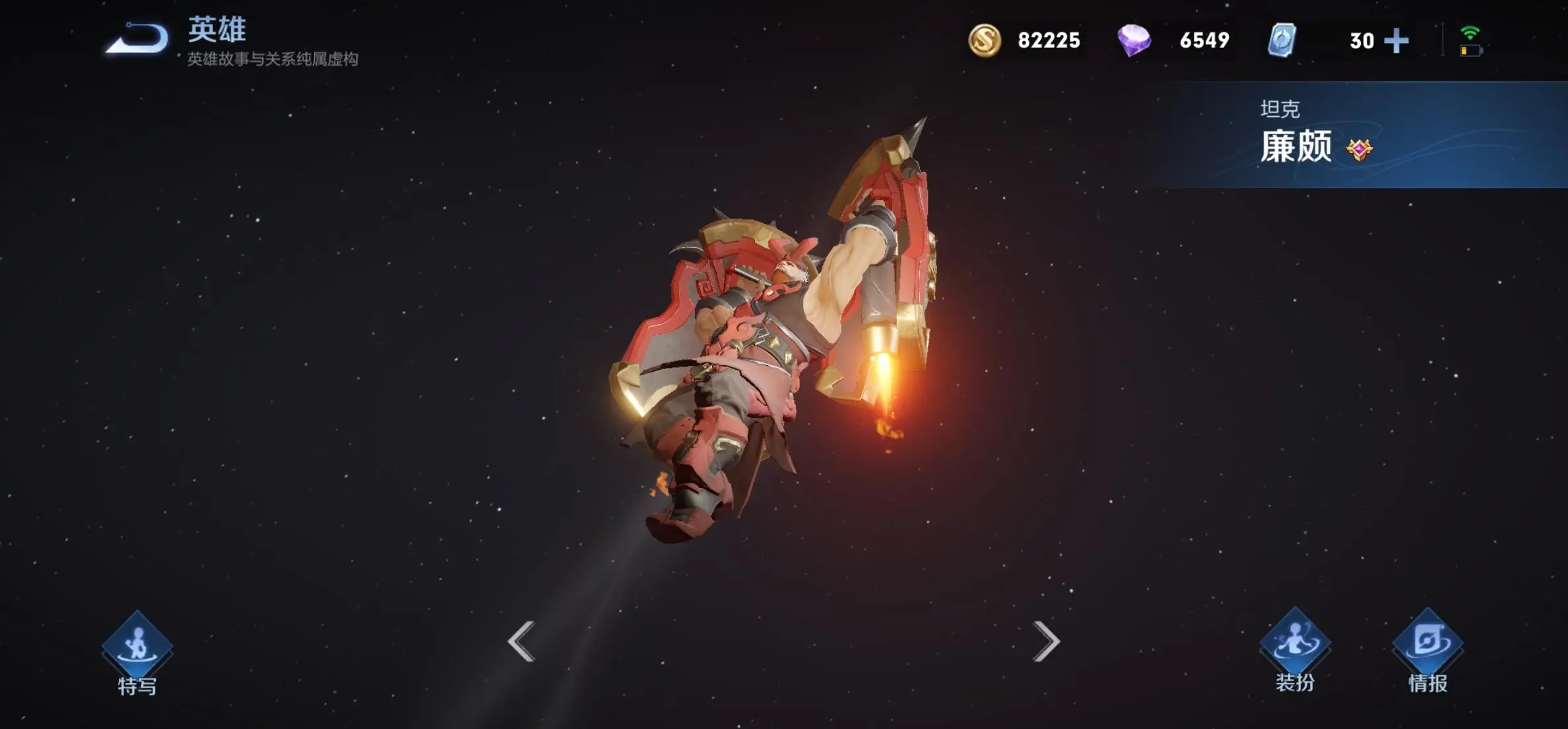Click the gold coin currency icon
The width and height of the screenshot is (1568, 729).
pos(984,40)
